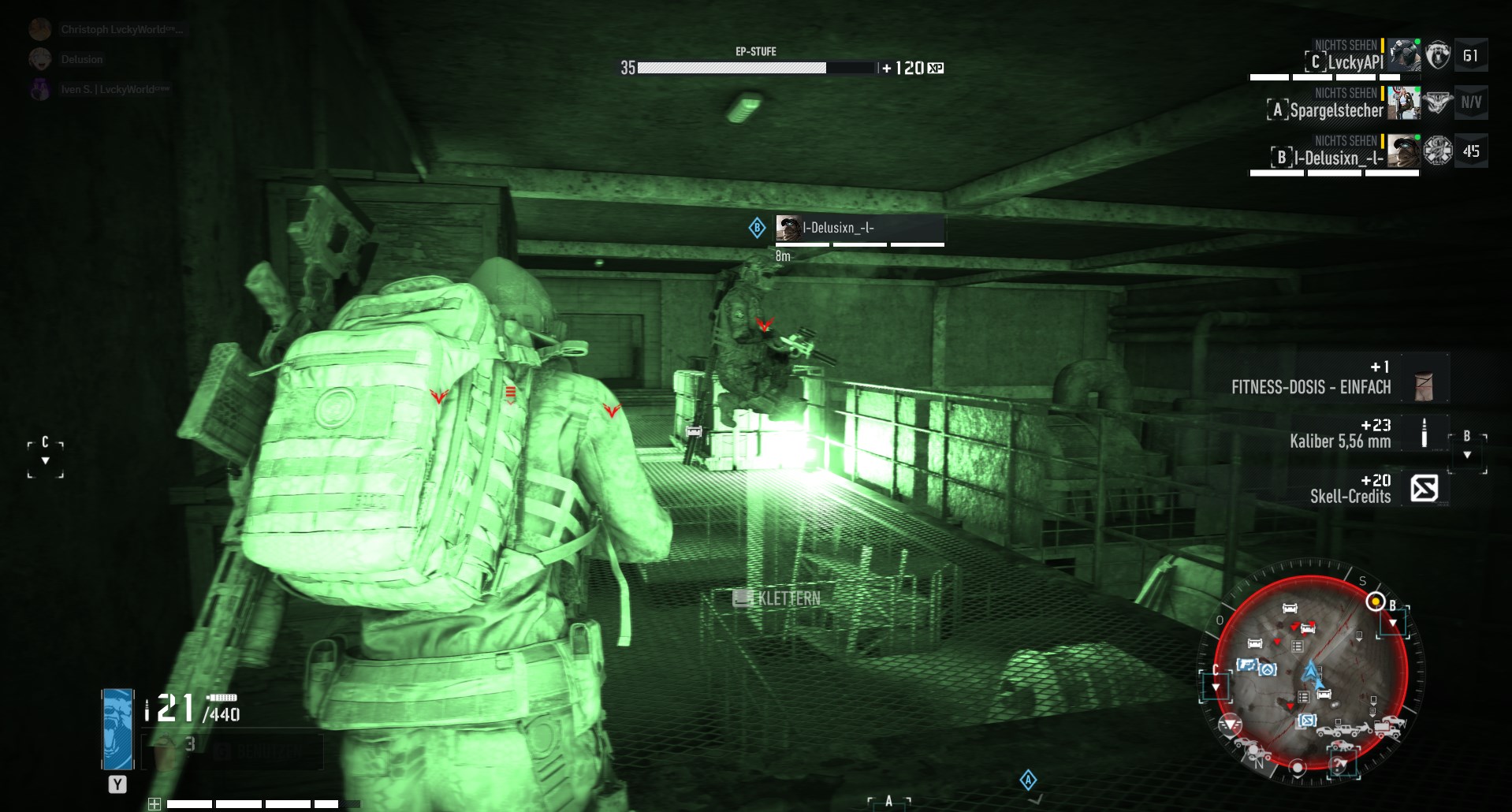Click the Skell-Credits loot icon

tap(1424, 488)
